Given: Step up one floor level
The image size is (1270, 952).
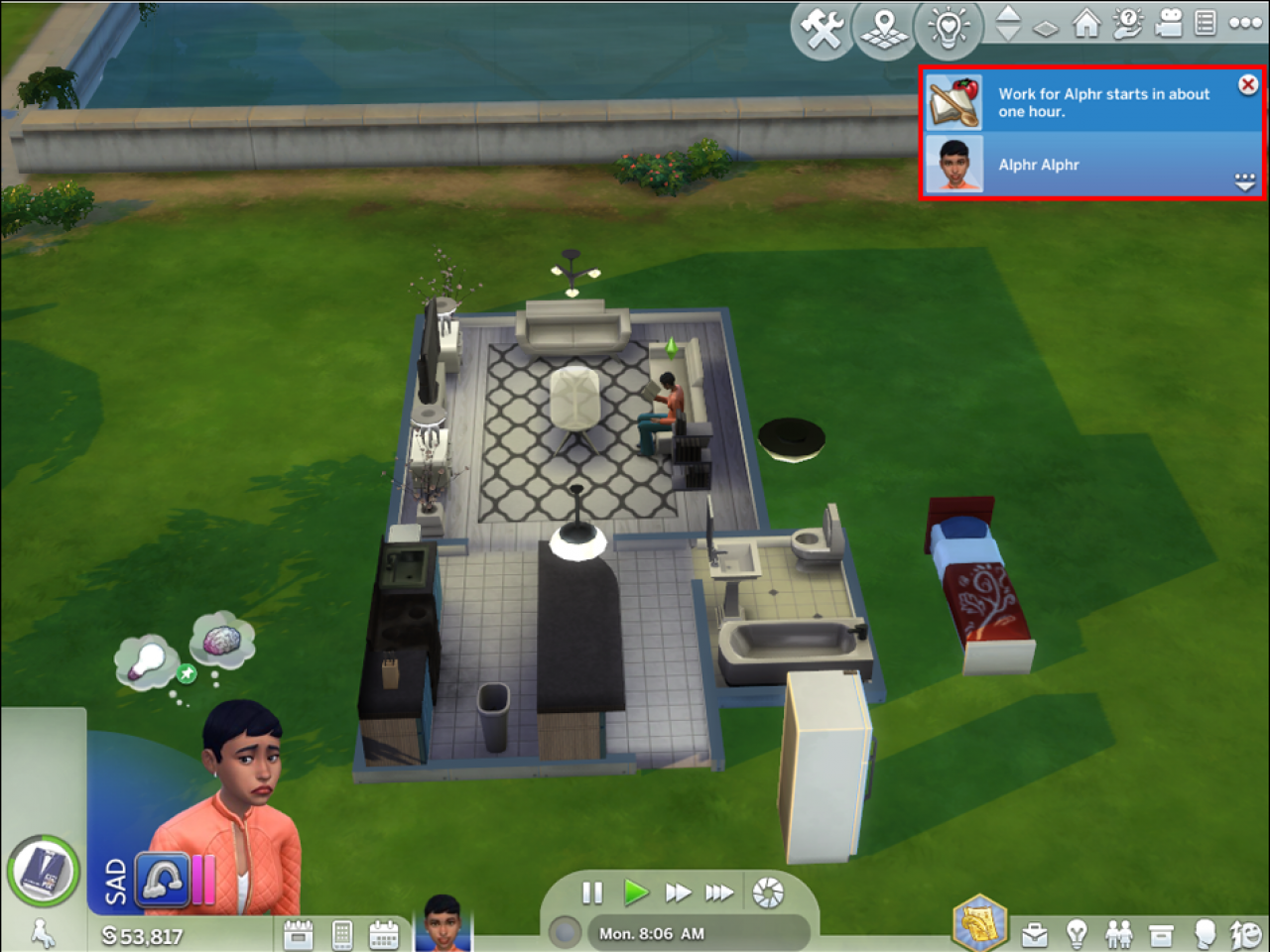Looking at the screenshot, I should [x=1007, y=17].
